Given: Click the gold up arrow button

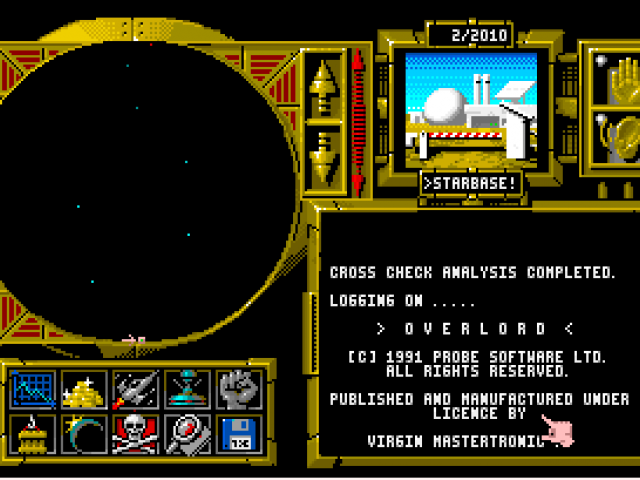Looking at the screenshot, I should tap(324, 84).
